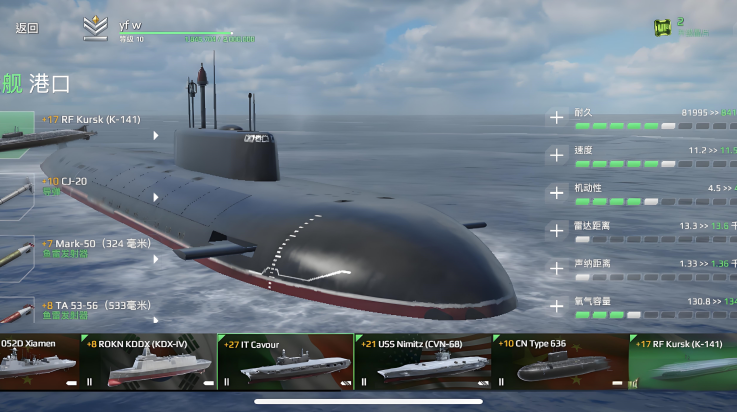This screenshot has height=412, width=737.
Task: Open the green currency icon in the corner
Action: (661, 27)
